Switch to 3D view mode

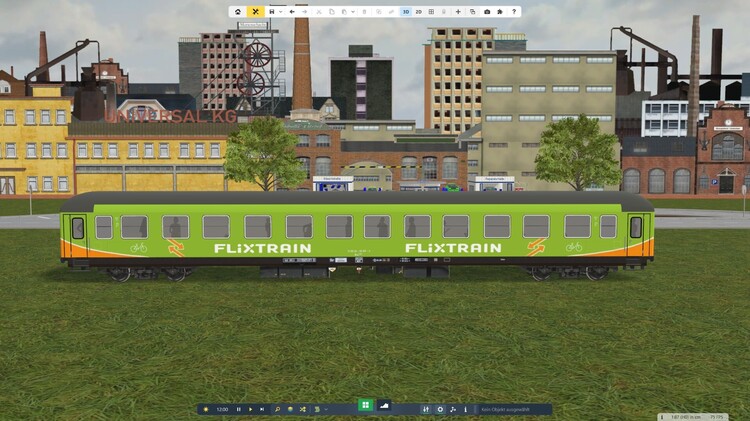(x=406, y=12)
